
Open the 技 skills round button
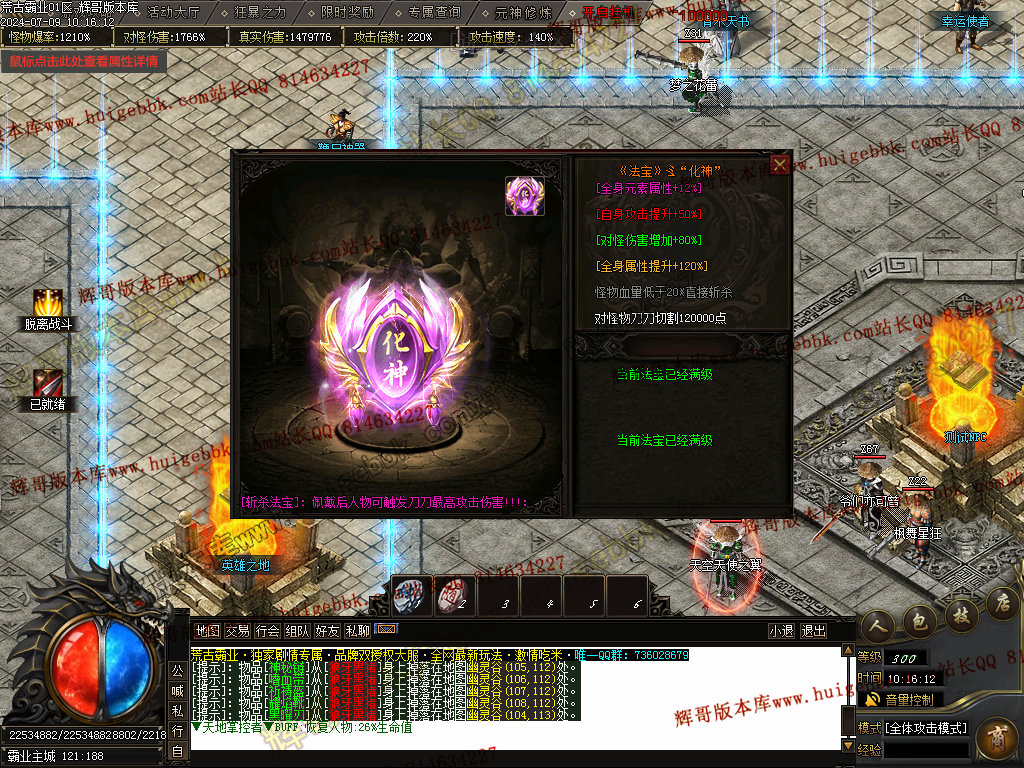pos(960,614)
